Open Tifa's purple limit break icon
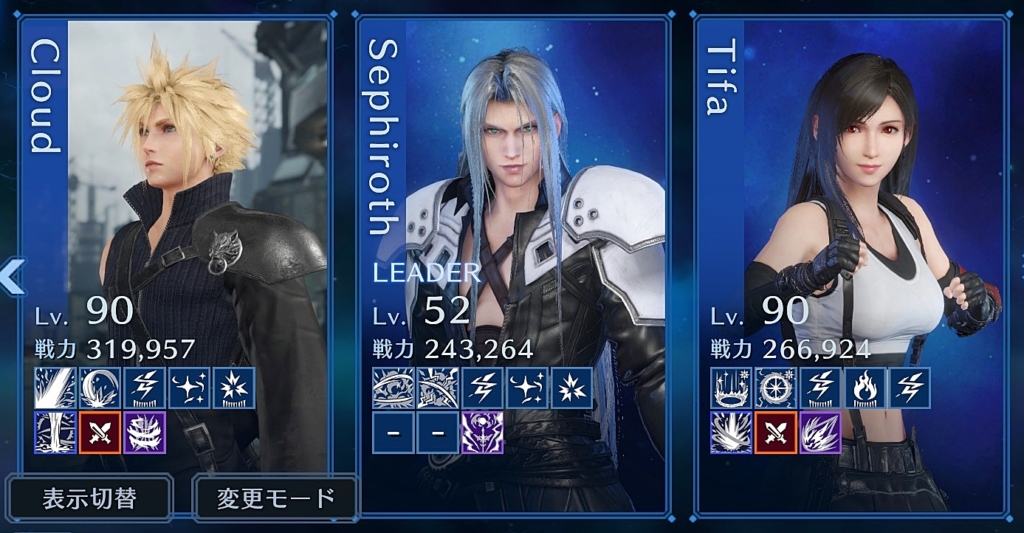1024x533 pixels. point(820,432)
